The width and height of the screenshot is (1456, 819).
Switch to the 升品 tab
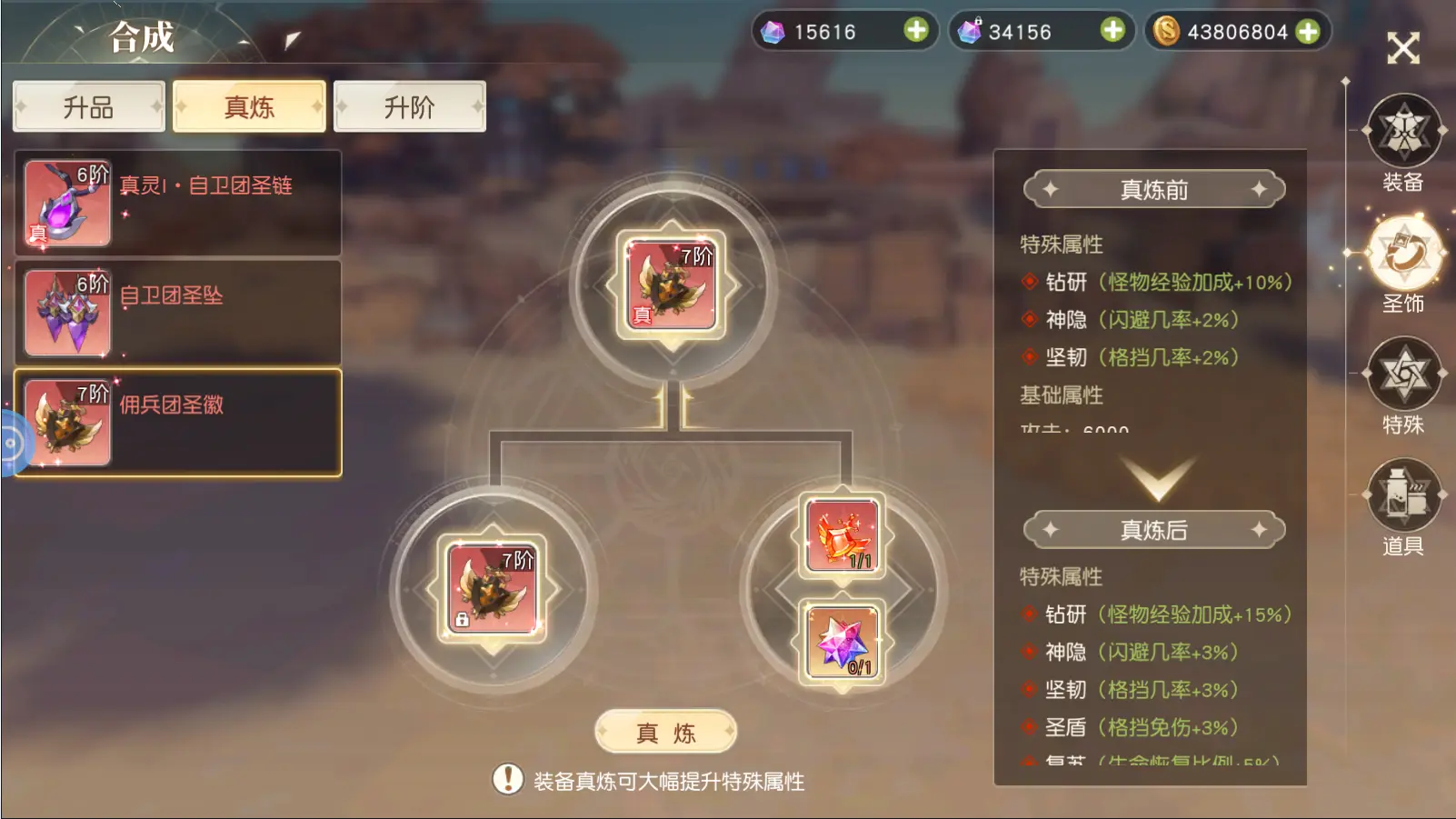point(88,107)
